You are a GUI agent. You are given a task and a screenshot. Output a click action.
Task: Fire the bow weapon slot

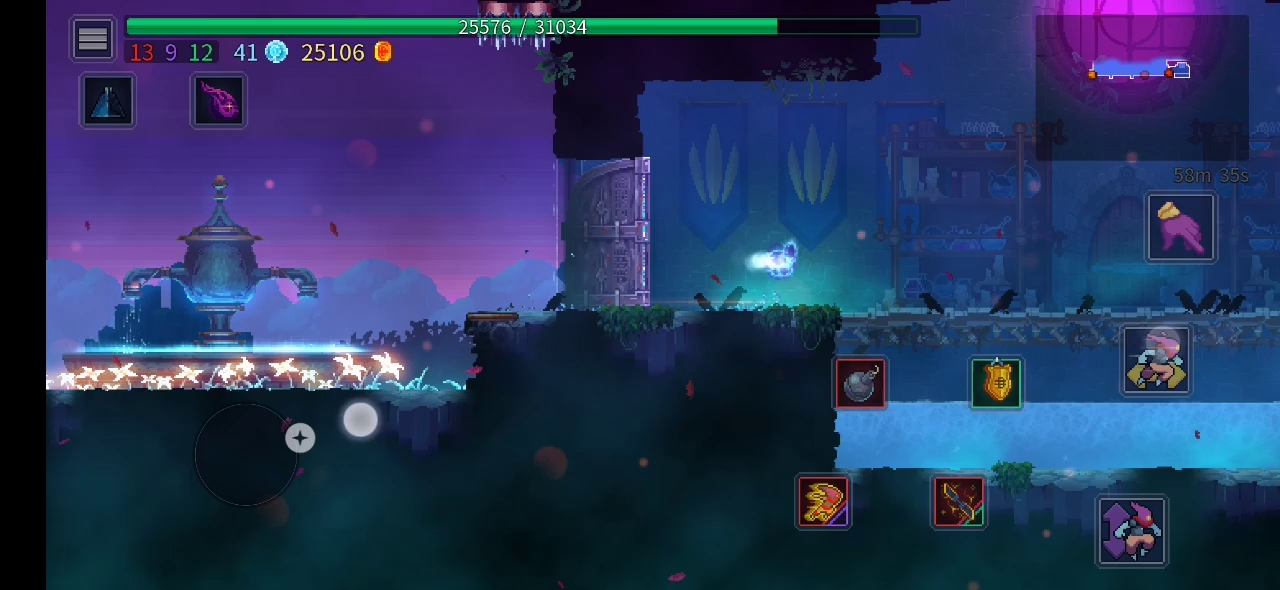(959, 502)
